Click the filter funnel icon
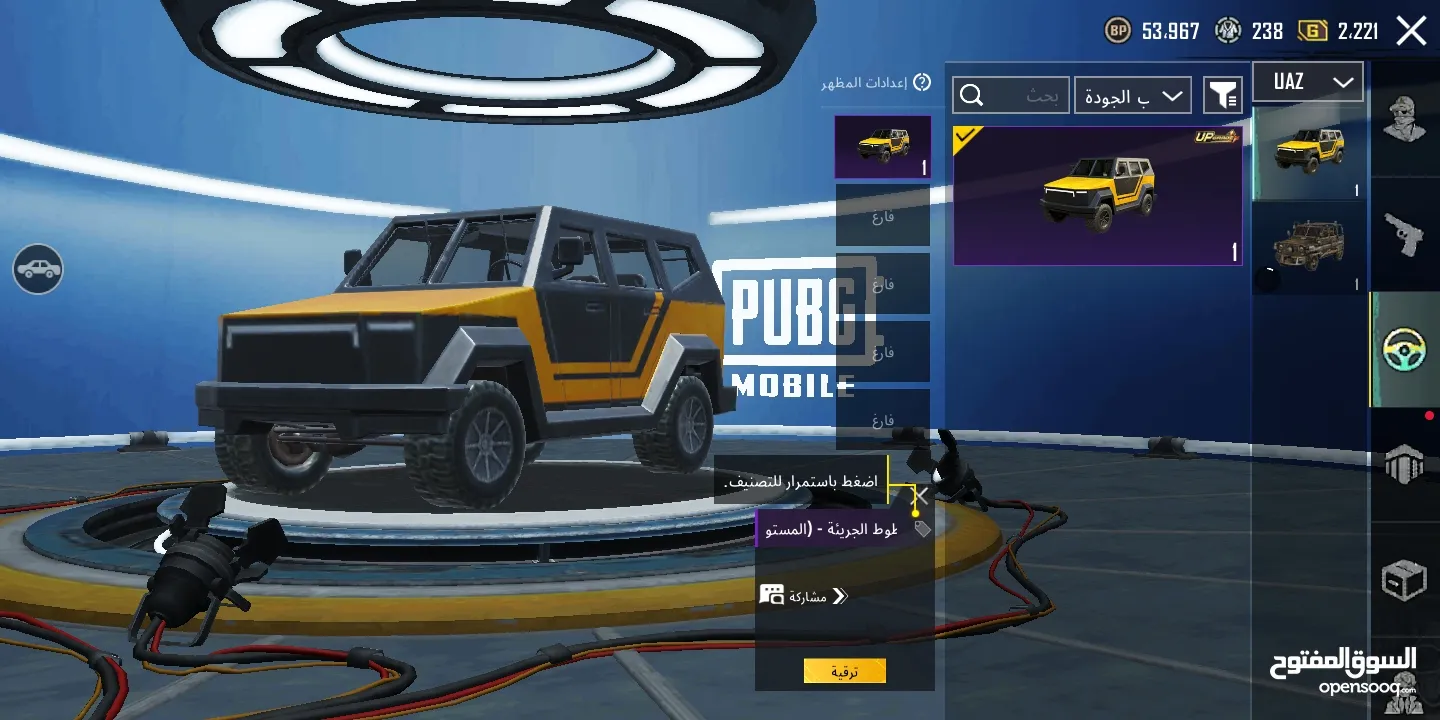 1221,95
